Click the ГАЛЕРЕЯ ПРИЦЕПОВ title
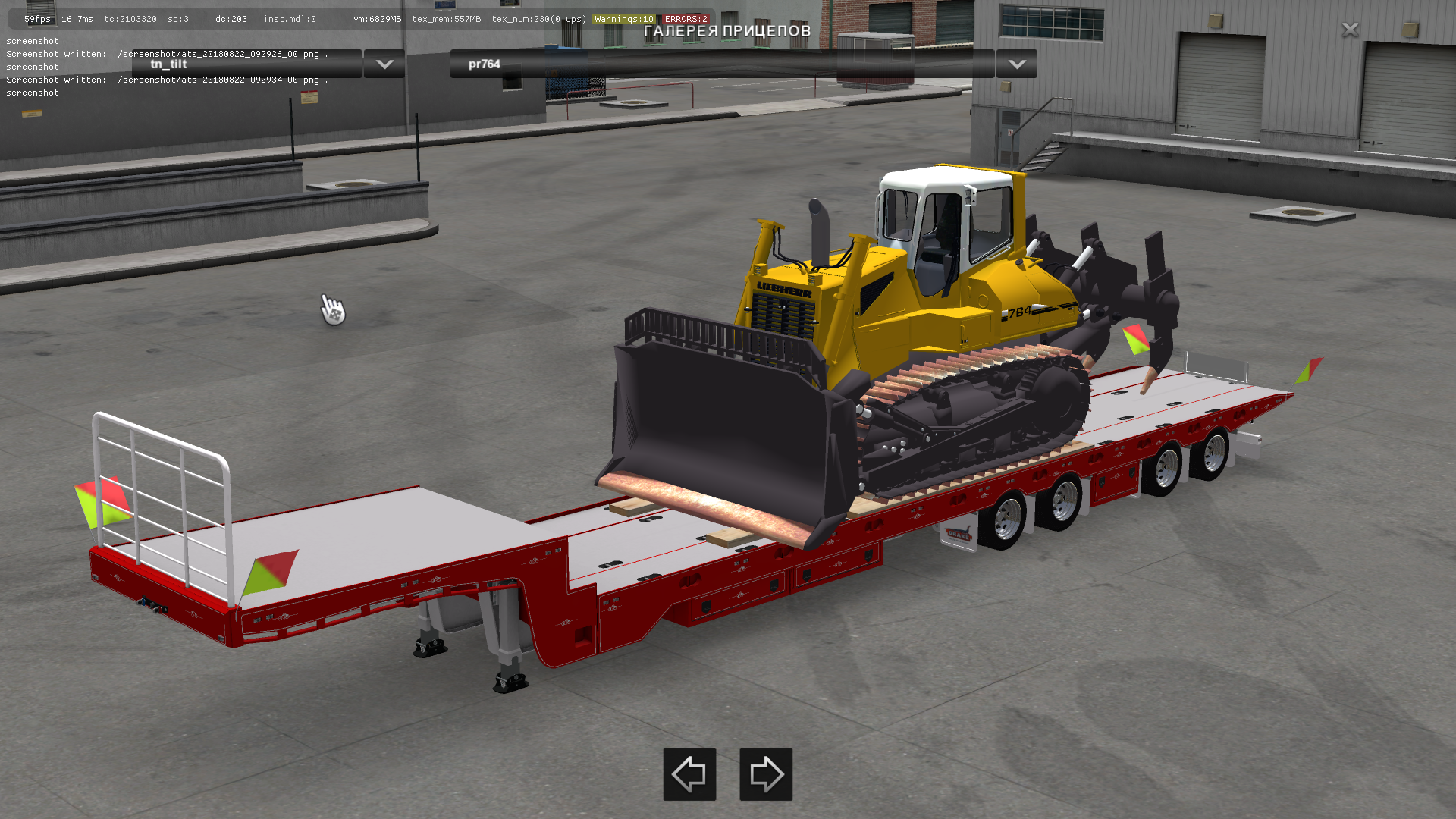This screenshot has height=819, width=1456. pos(726,32)
